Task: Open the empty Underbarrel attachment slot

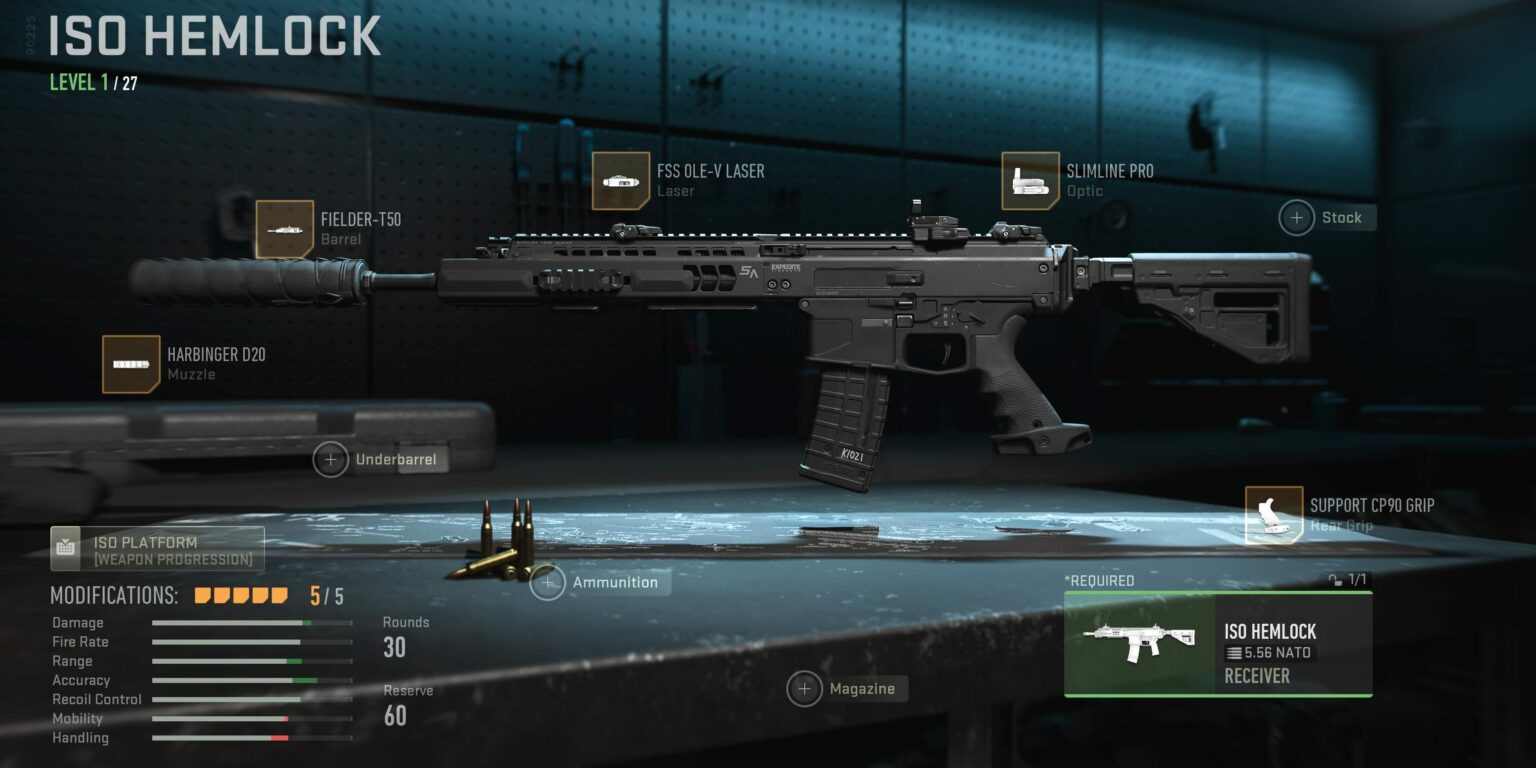Action: [330, 459]
